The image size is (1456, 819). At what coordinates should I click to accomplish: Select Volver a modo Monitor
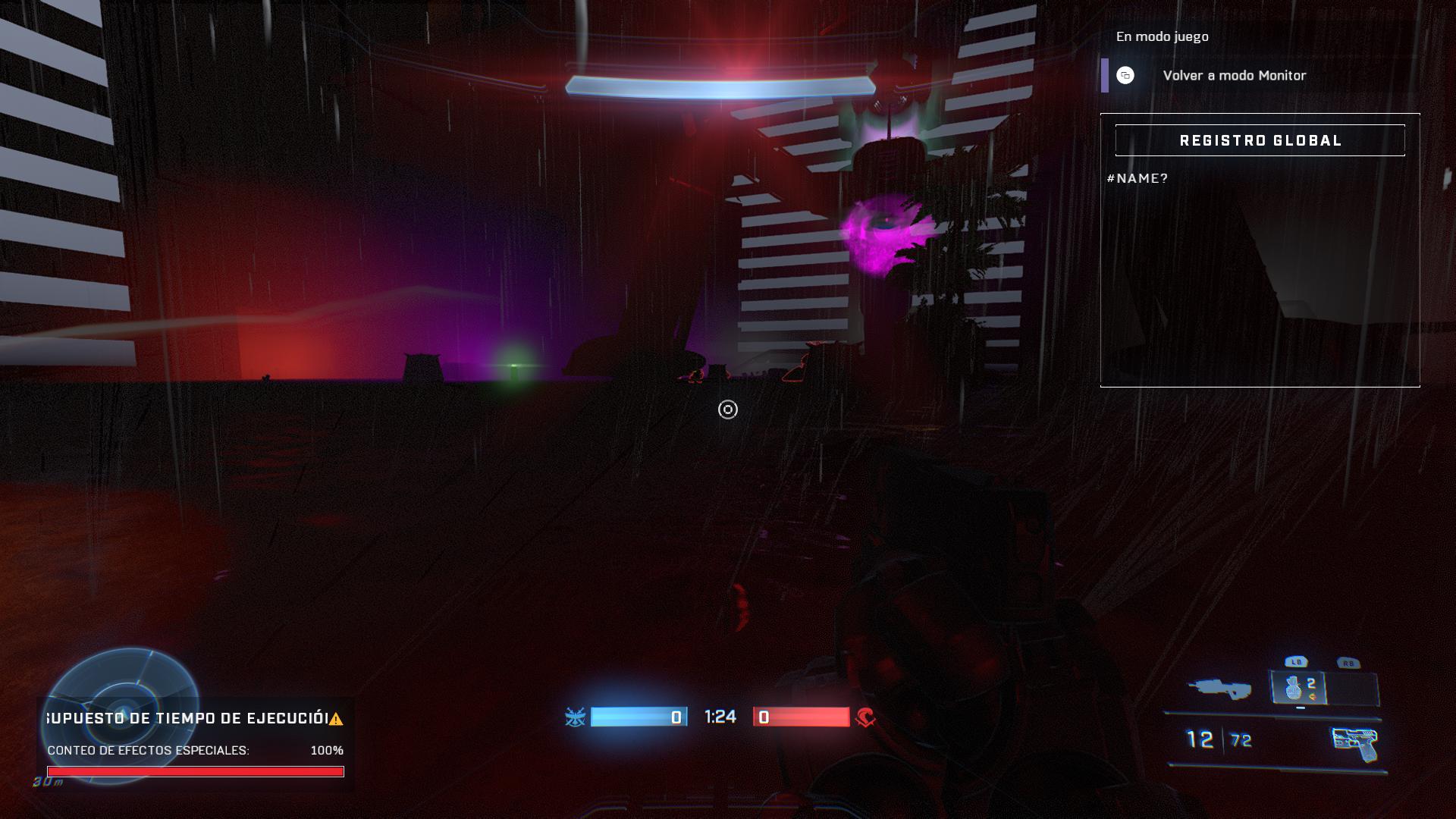coord(1234,76)
